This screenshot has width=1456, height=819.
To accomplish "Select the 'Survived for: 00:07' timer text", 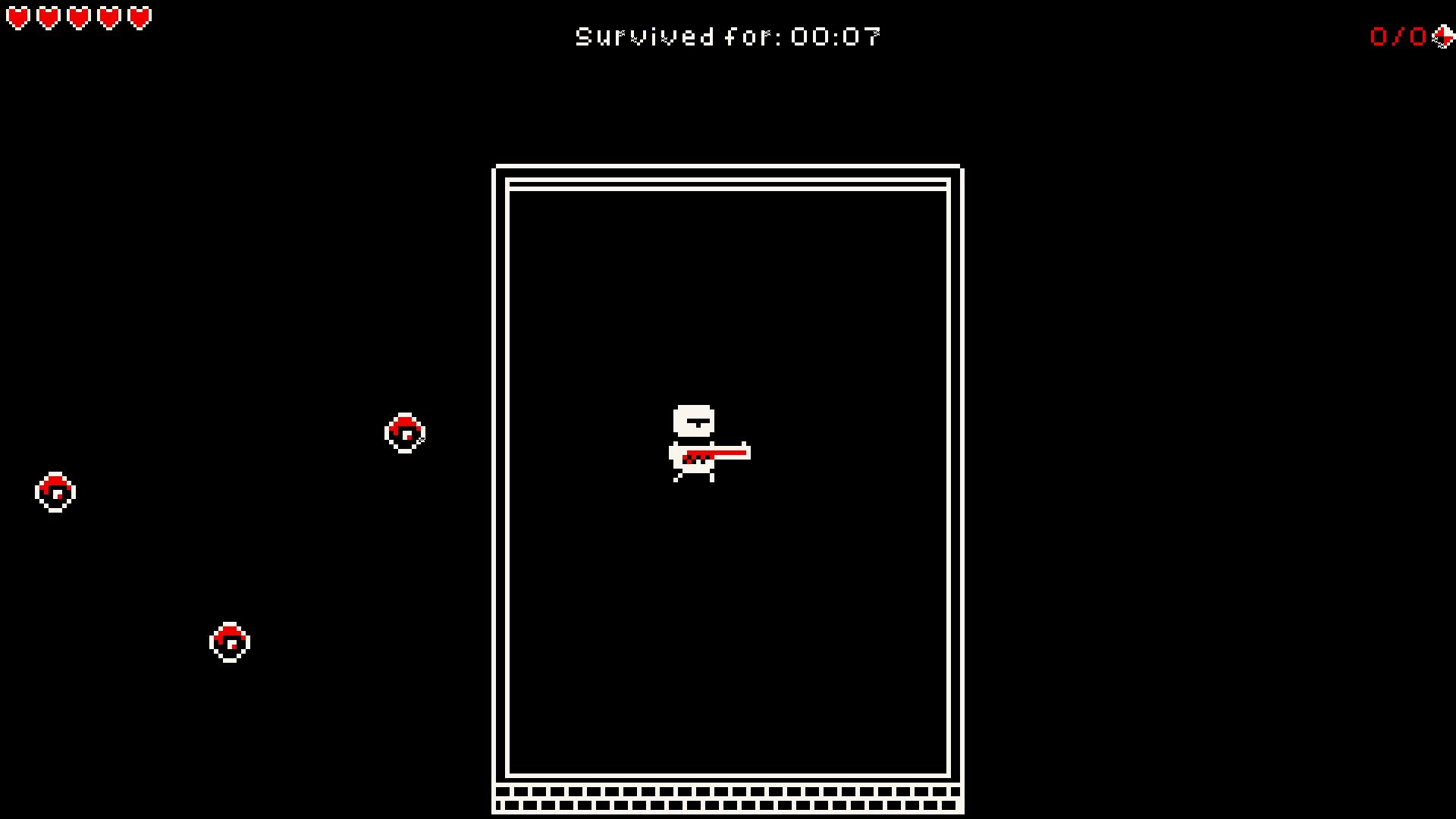I will [728, 35].
